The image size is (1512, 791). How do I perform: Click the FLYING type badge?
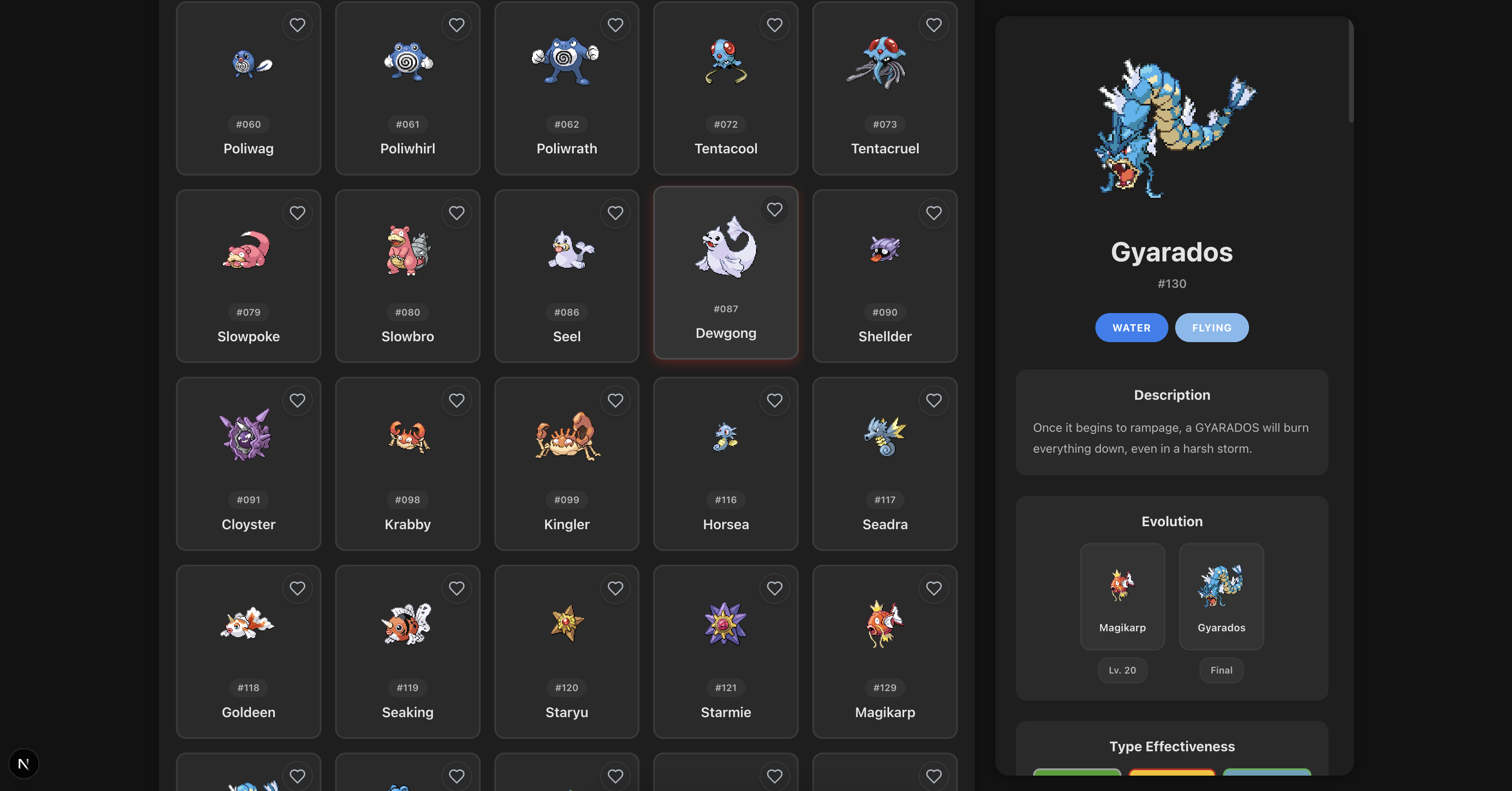(1211, 328)
